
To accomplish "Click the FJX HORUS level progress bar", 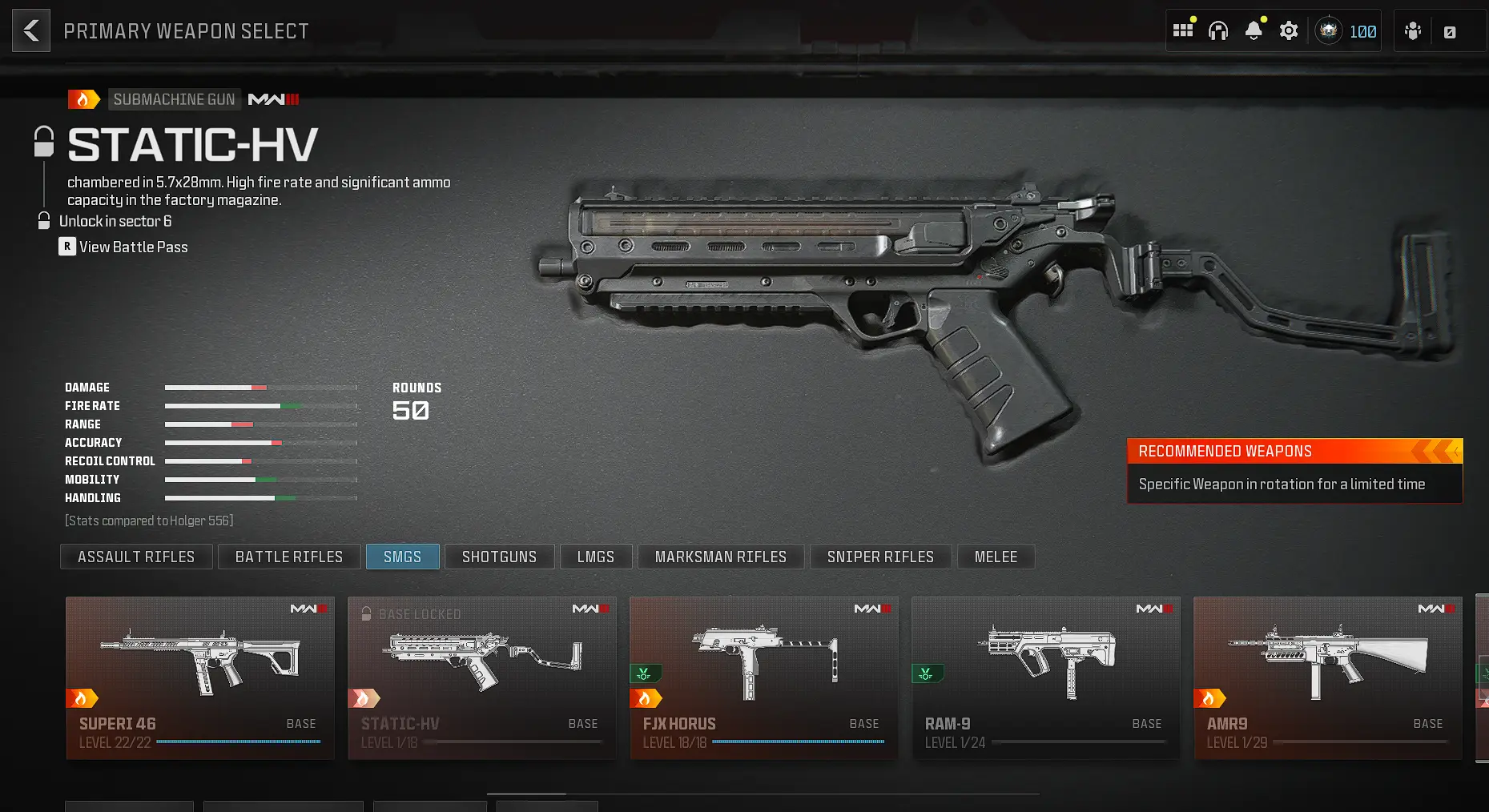I will [797, 742].
